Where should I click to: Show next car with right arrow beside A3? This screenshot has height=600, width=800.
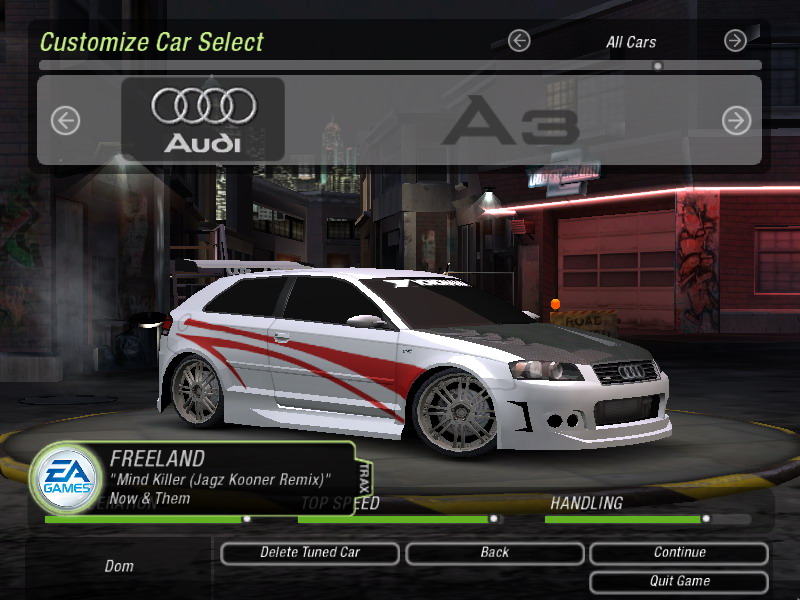(x=736, y=121)
